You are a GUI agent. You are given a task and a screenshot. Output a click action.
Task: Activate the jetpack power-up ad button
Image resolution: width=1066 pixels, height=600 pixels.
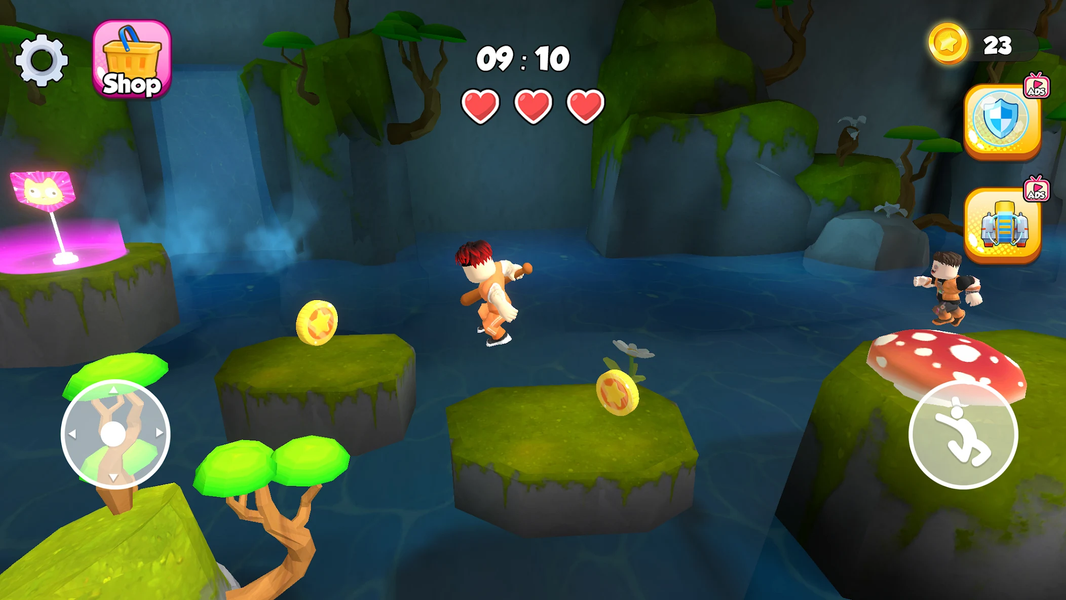point(1002,225)
